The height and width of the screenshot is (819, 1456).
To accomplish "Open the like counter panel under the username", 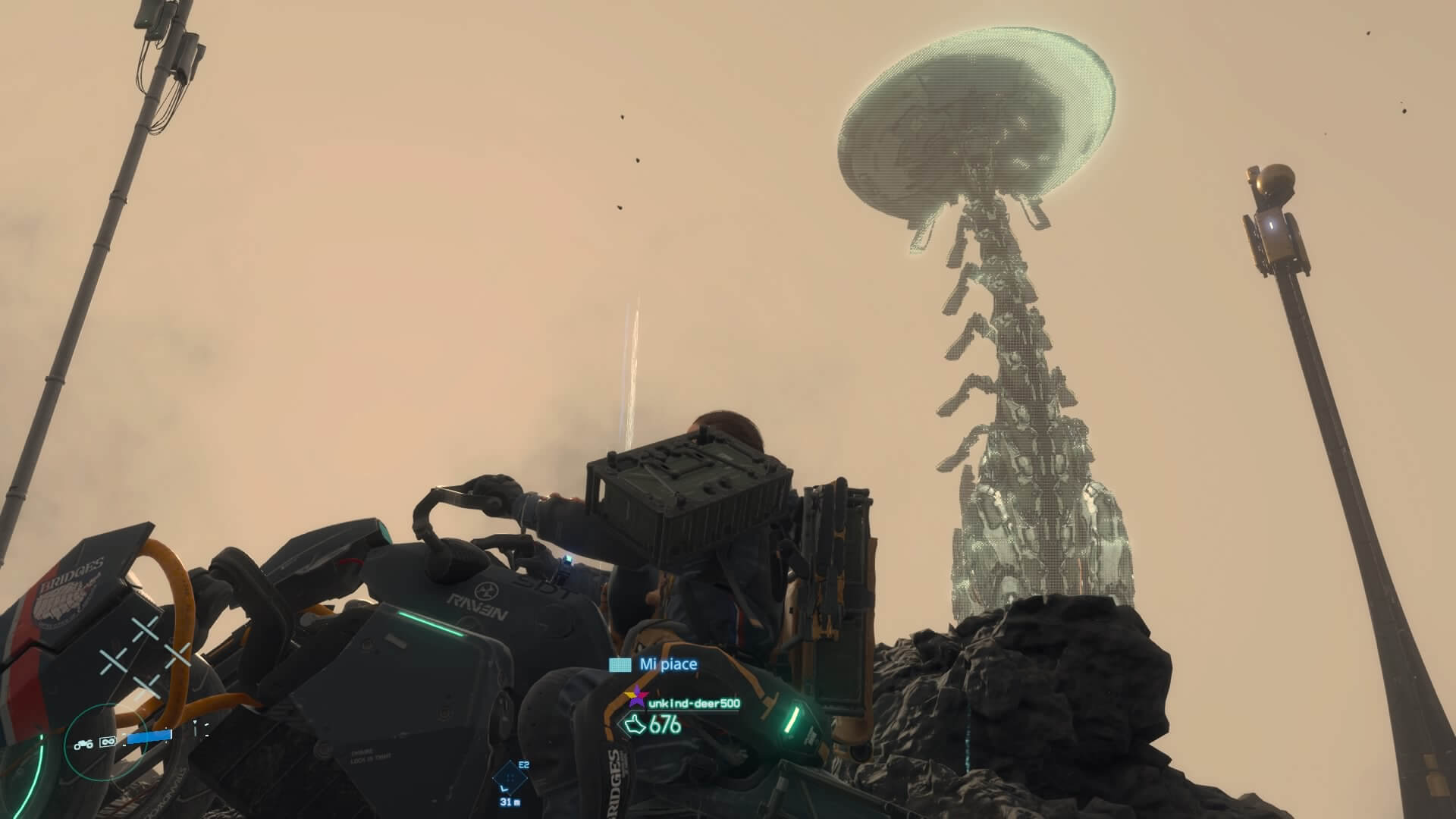I will (656, 725).
